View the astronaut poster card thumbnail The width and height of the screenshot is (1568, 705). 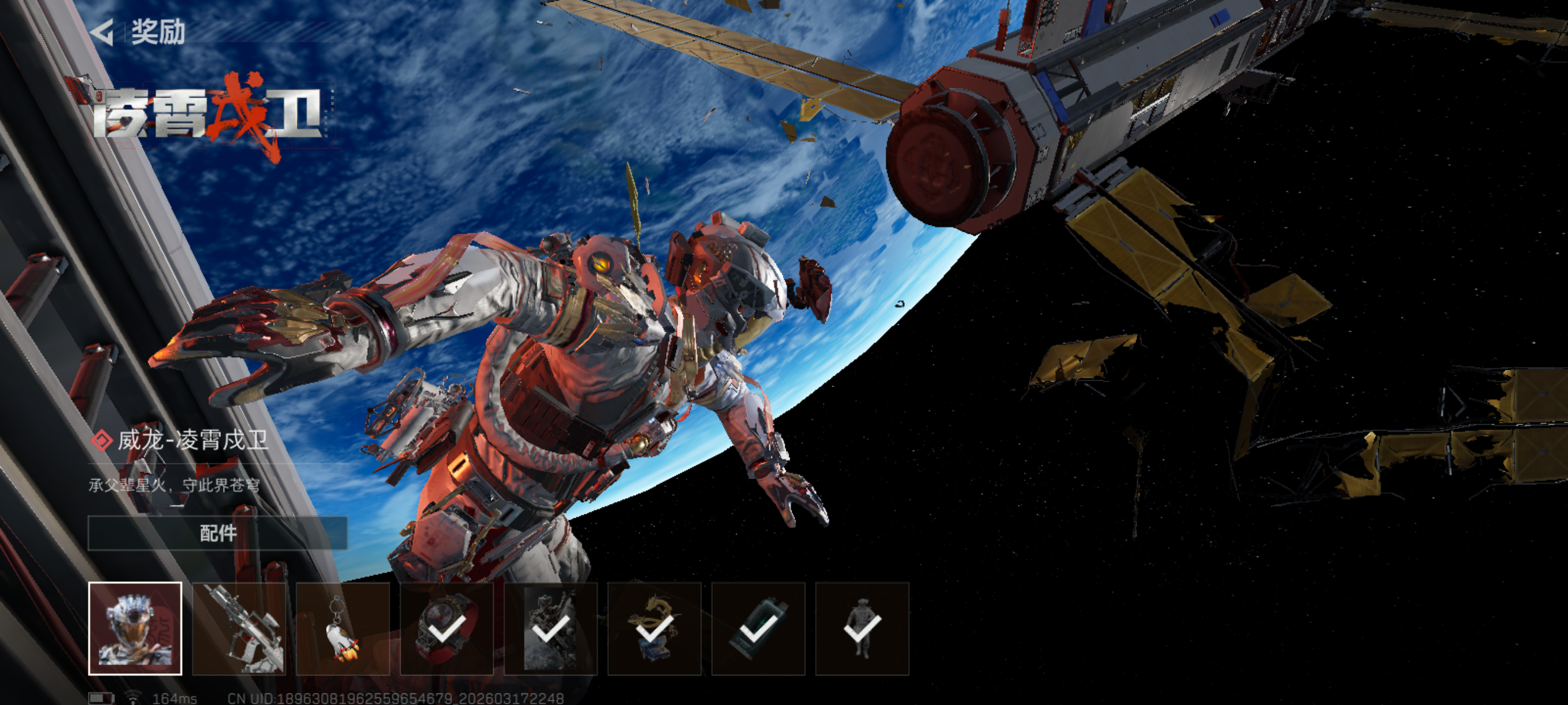[550, 628]
